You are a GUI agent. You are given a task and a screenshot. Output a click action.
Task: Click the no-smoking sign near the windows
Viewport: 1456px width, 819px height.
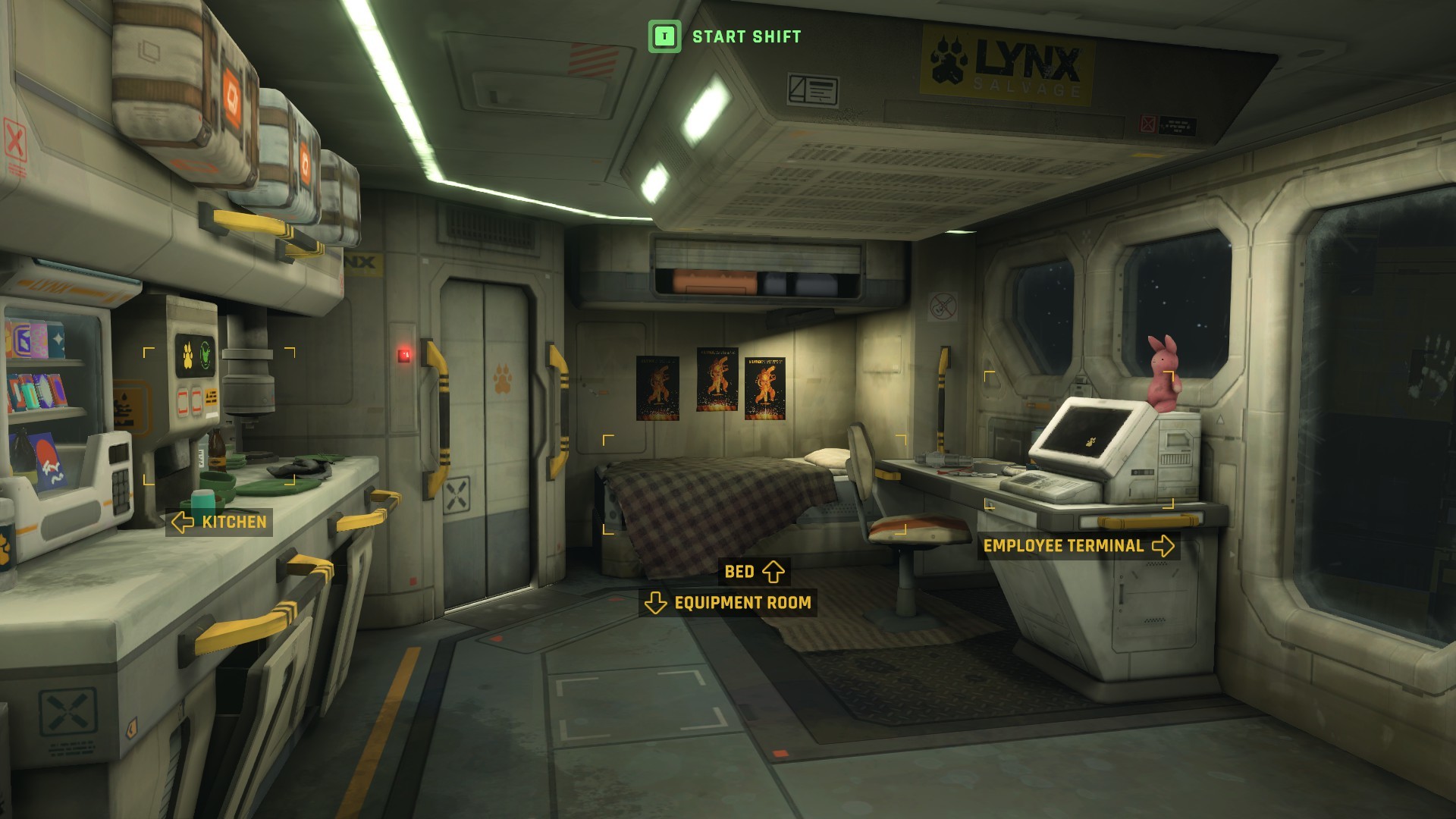point(943,306)
